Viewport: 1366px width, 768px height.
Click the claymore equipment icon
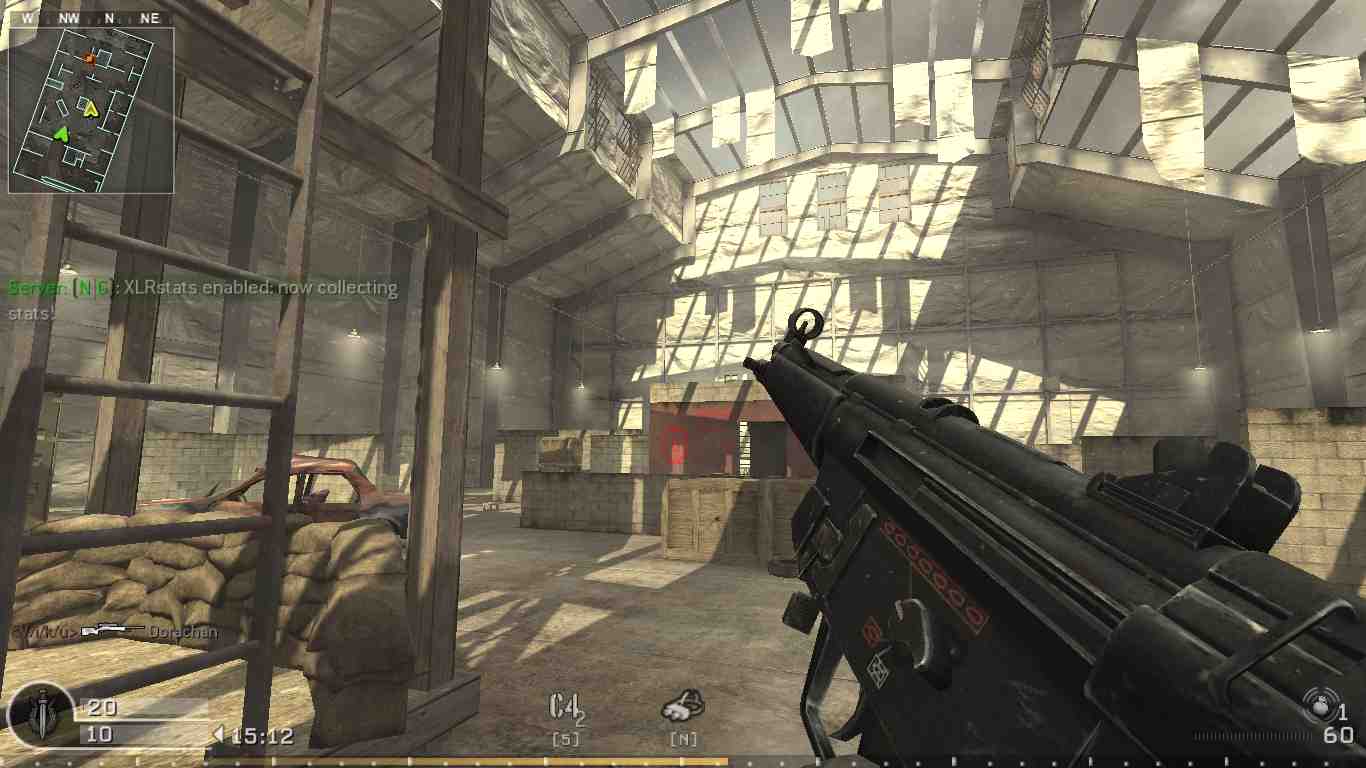684,706
